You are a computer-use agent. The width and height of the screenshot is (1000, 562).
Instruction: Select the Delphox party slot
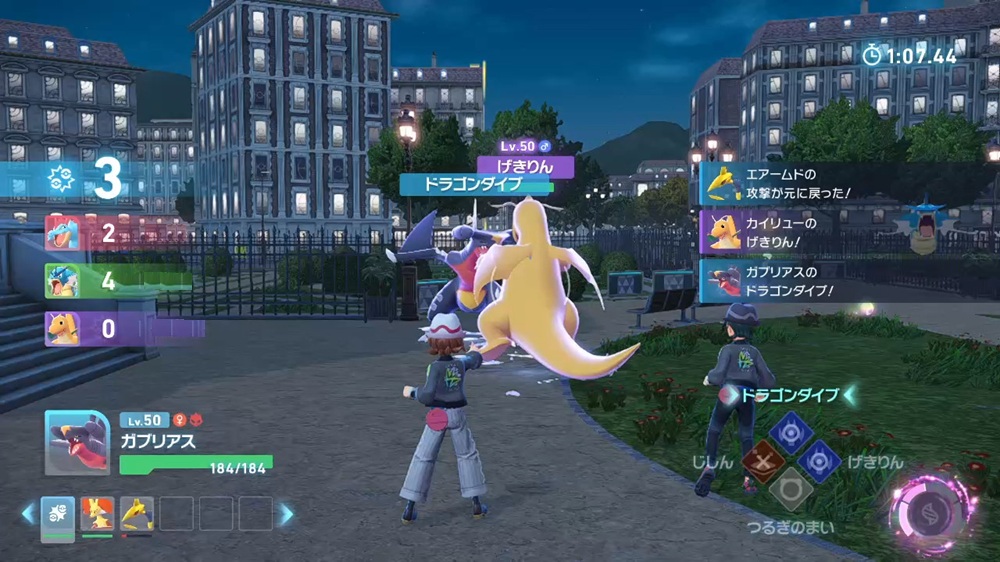(97, 514)
